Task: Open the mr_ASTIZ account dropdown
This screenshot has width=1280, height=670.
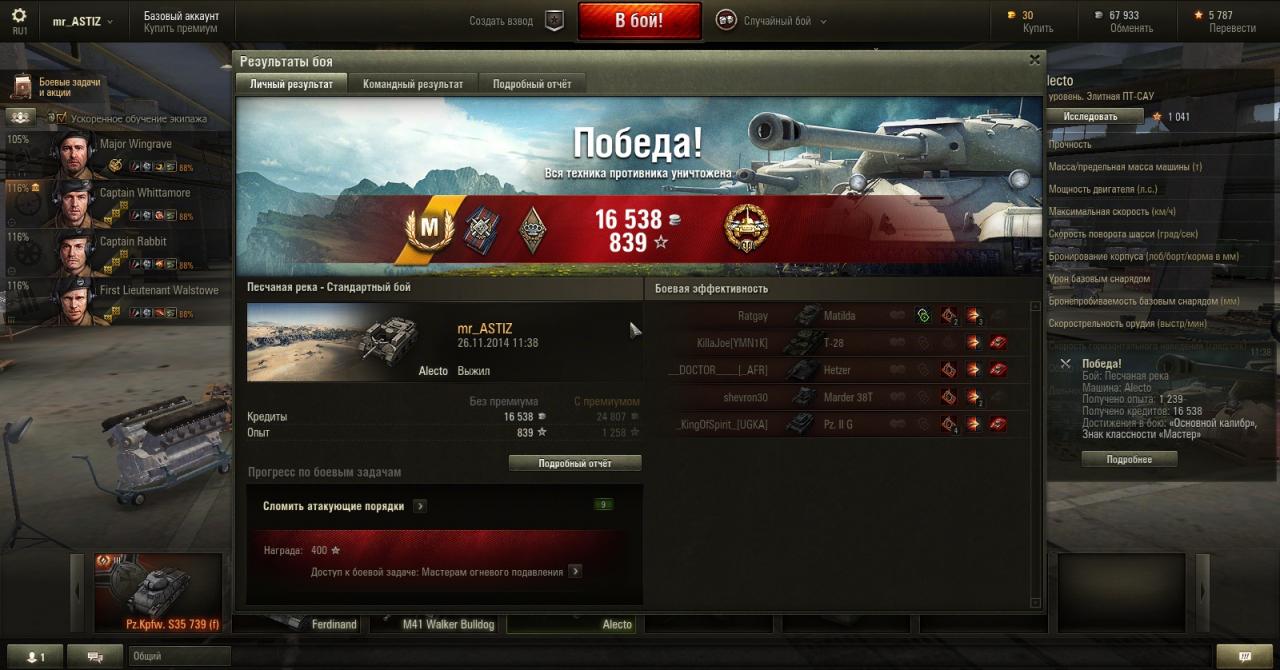Action: pos(82,21)
